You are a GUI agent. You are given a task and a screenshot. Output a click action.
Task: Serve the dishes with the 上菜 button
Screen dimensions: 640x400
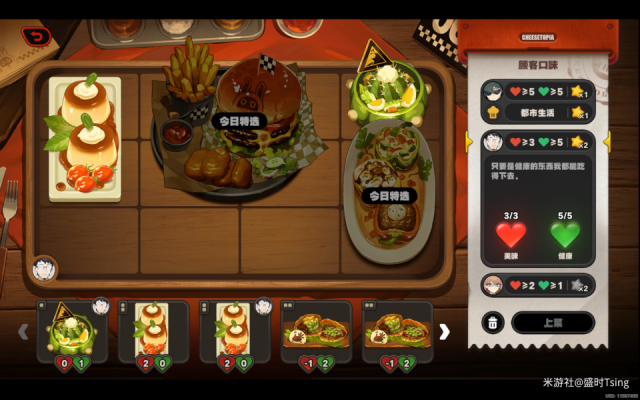[552, 322]
